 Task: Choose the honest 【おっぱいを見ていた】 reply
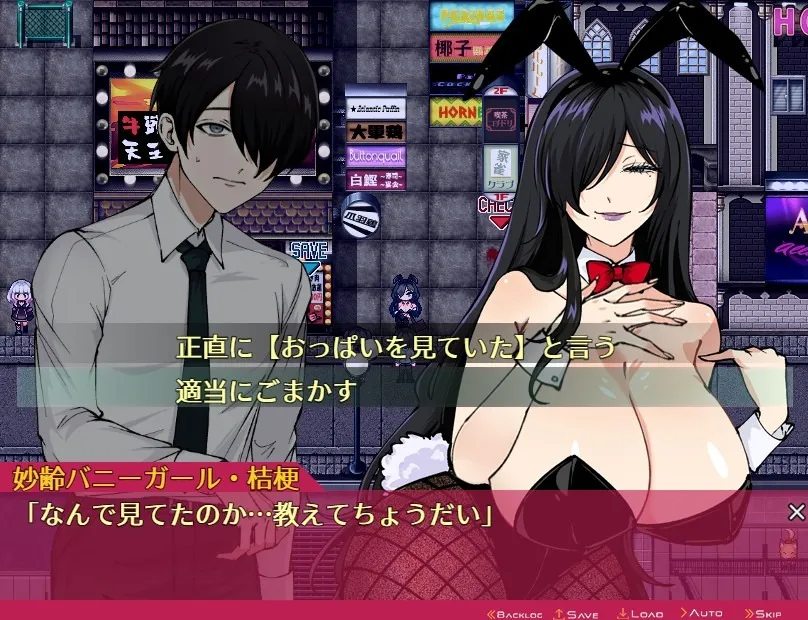(x=395, y=347)
